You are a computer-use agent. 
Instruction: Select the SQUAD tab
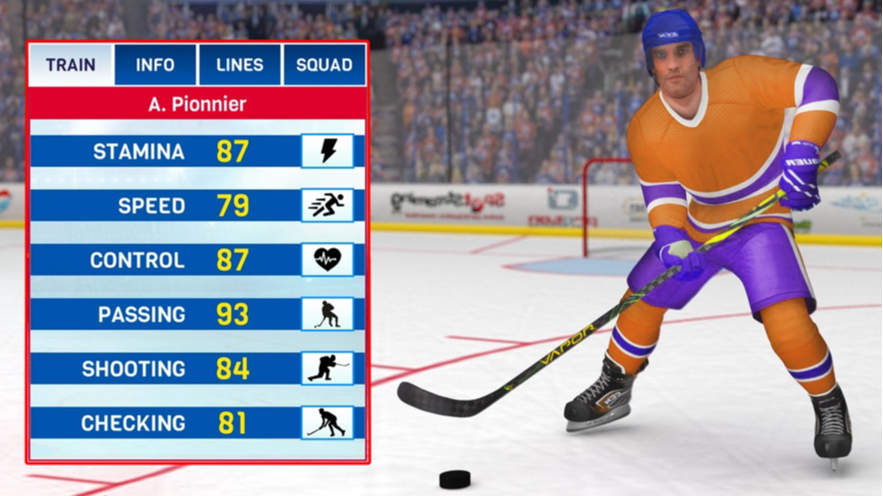324,65
